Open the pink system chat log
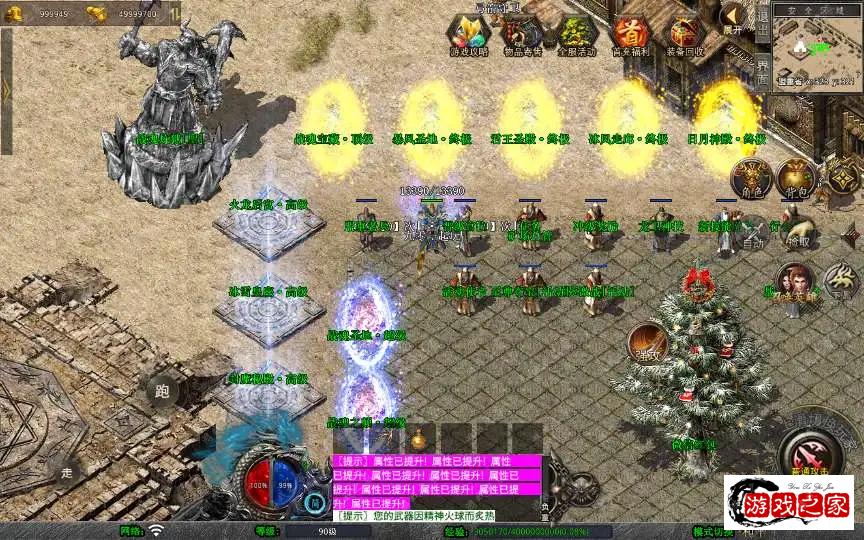864x540 pixels. point(437,482)
